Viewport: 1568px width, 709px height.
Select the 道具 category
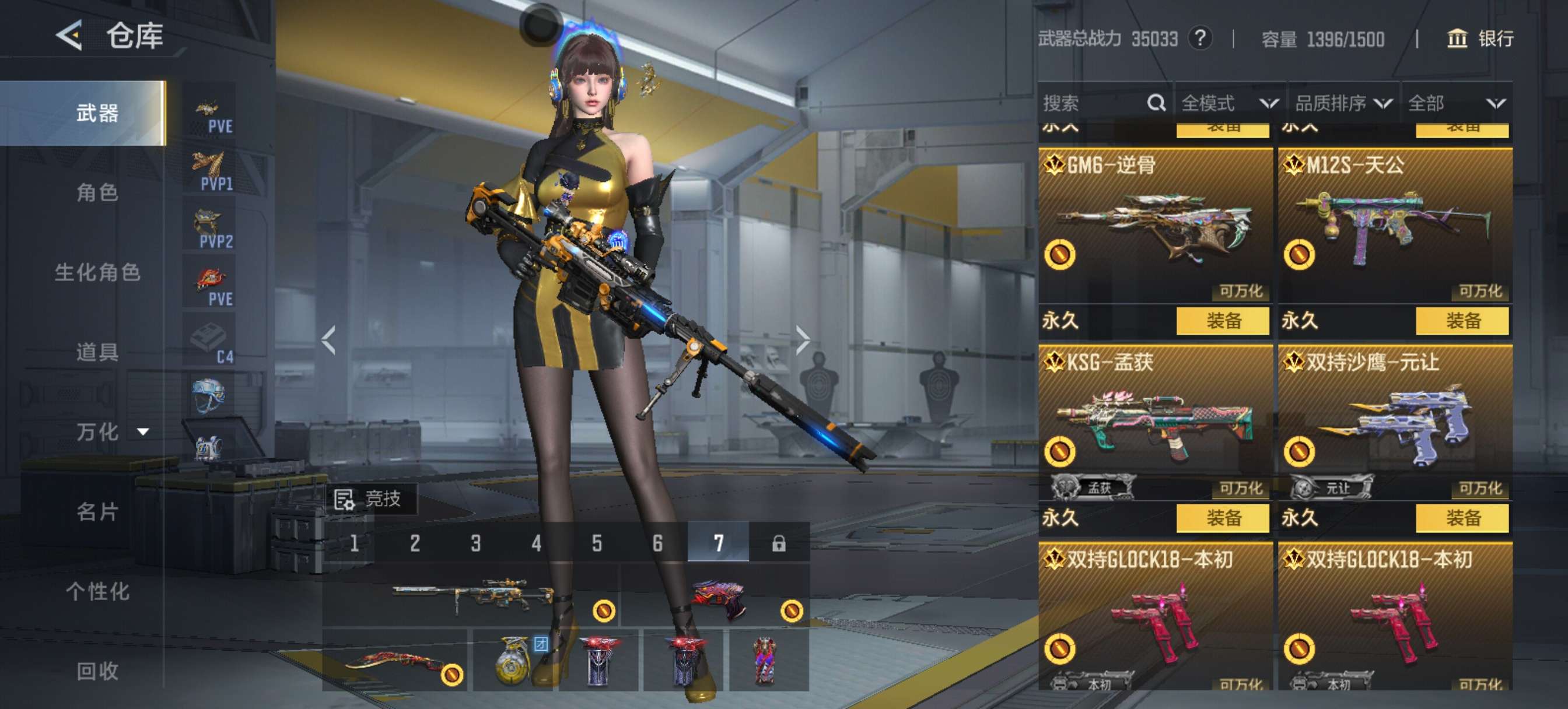coord(97,352)
